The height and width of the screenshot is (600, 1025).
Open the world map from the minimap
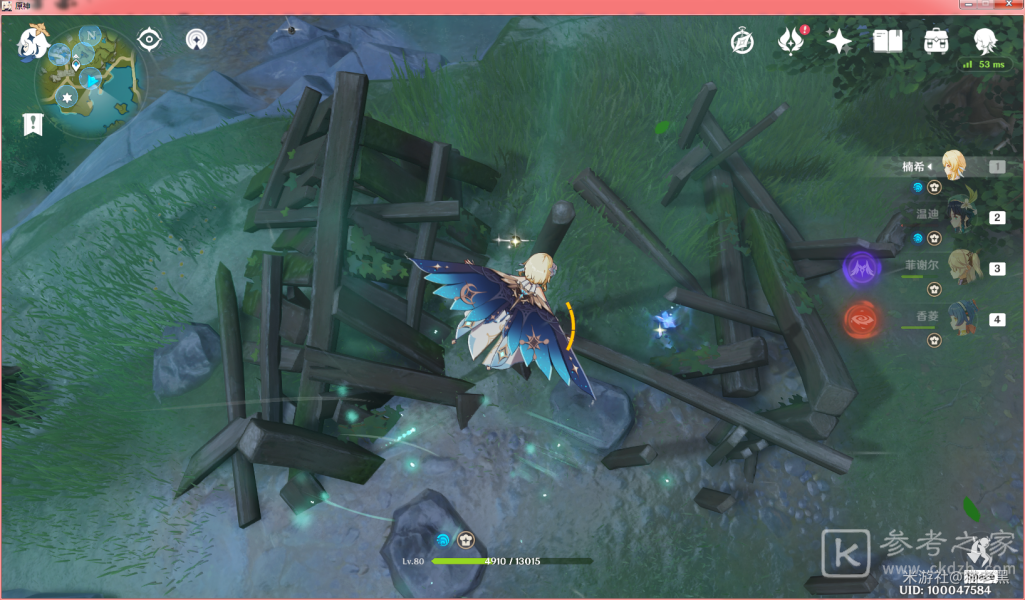pos(91,82)
